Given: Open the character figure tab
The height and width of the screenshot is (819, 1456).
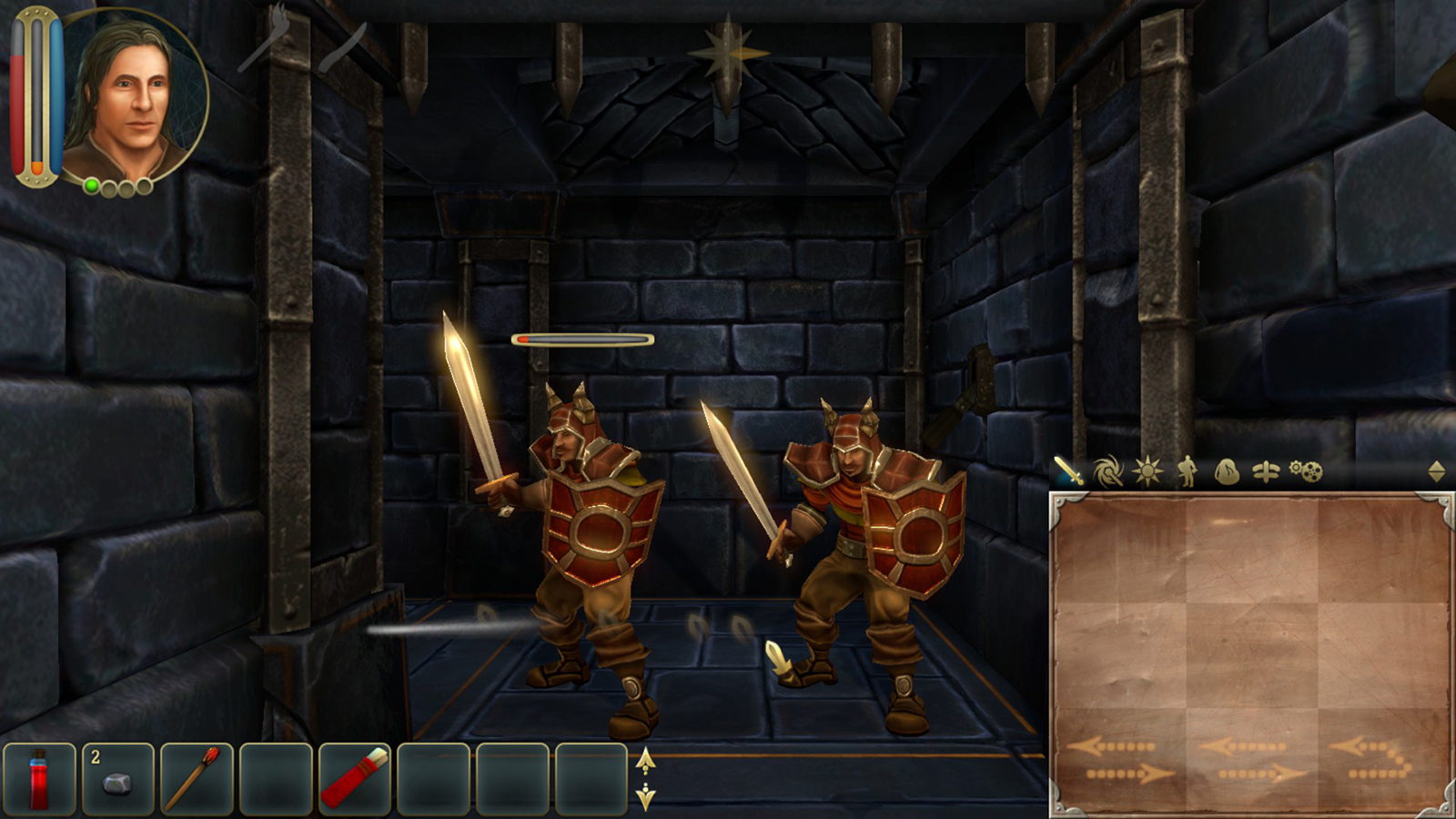Looking at the screenshot, I should pyautogui.click(x=1187, y=471).
